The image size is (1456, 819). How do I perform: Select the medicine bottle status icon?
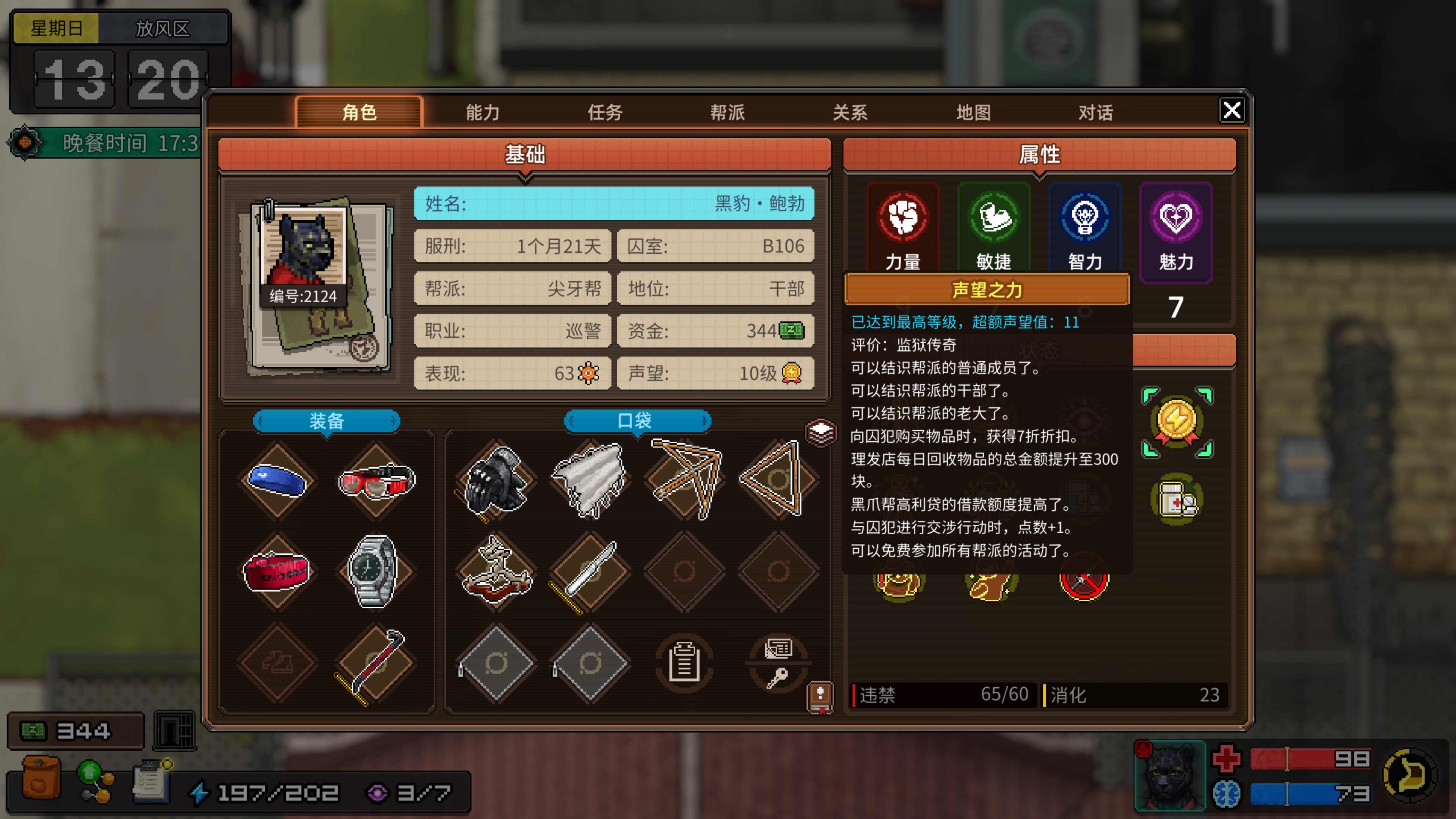click(1177, 499)
